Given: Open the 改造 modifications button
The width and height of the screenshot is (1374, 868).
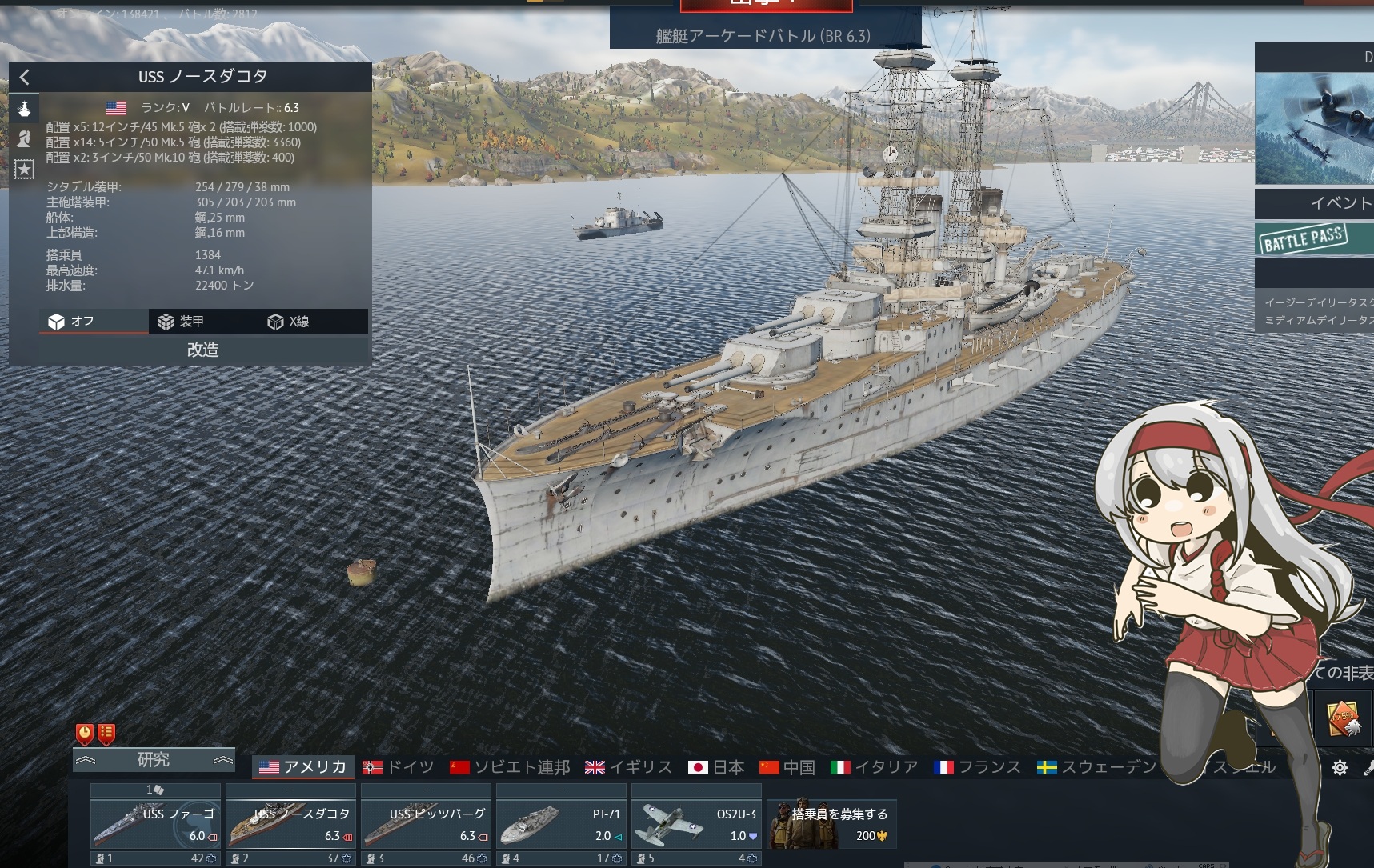Looking at the screenshot, I should tap(203, 350).
